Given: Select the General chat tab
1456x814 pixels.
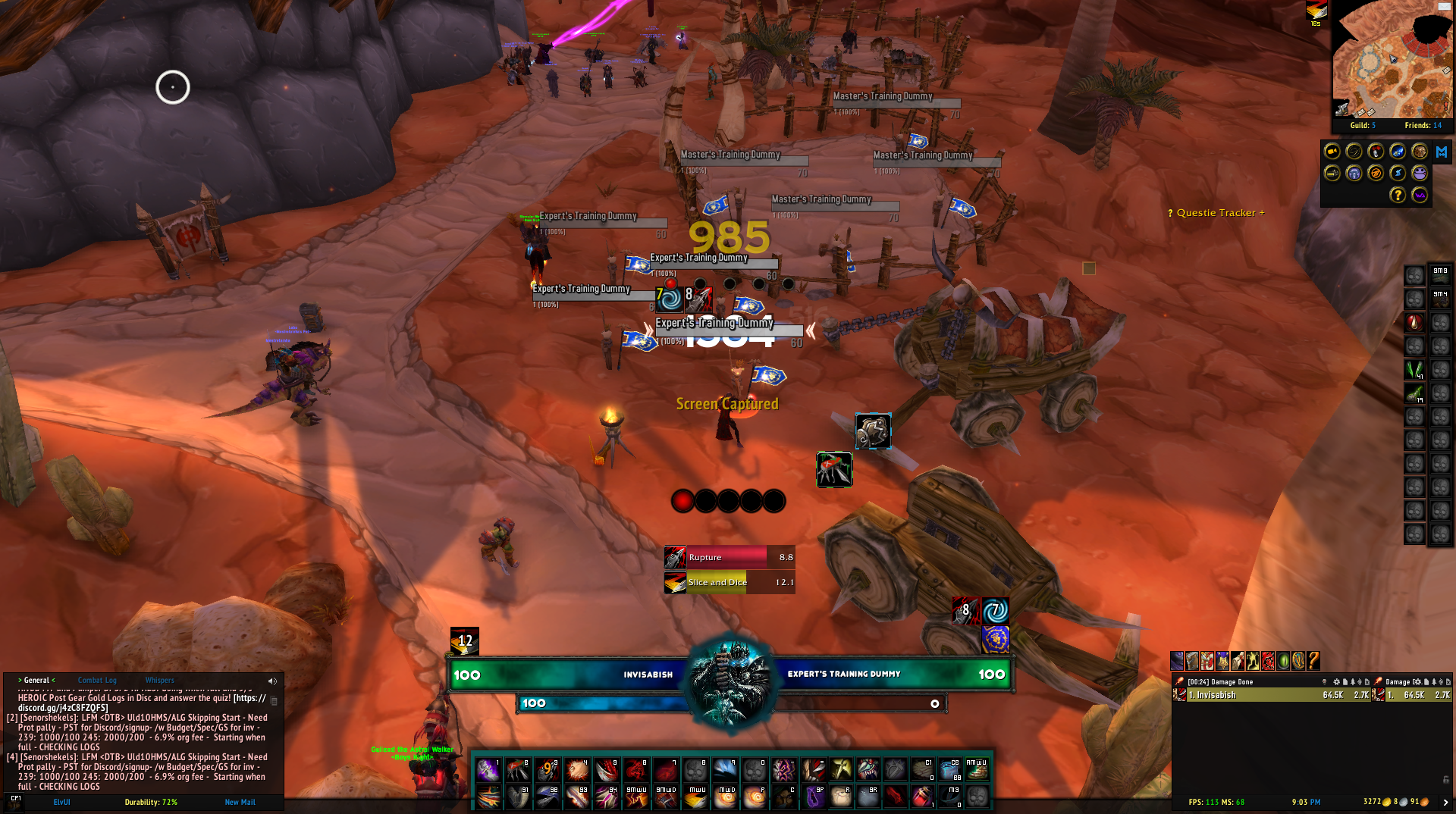Looking at the screenshot, I should click(36, 681).
